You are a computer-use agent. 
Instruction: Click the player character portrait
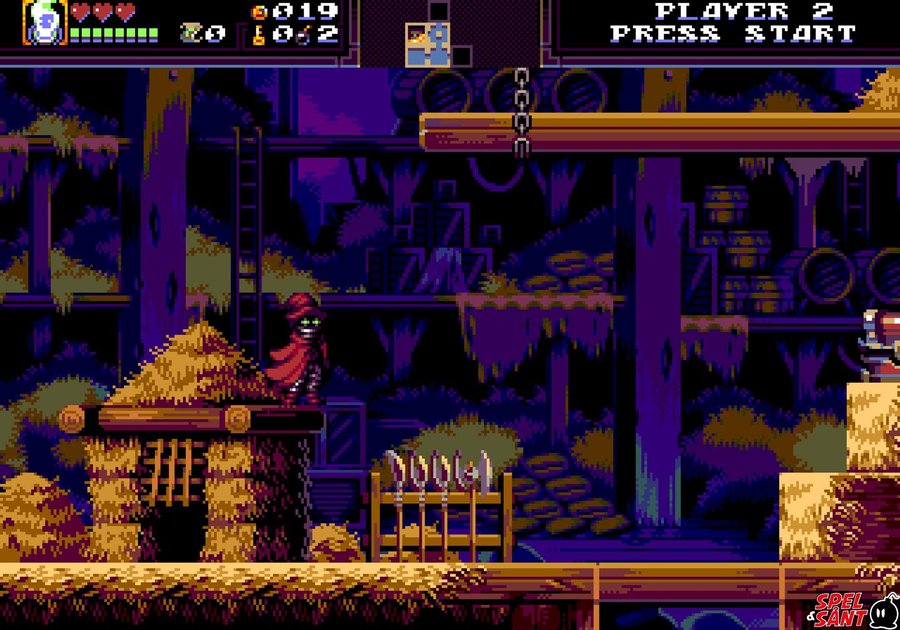[x=44, y=22]
